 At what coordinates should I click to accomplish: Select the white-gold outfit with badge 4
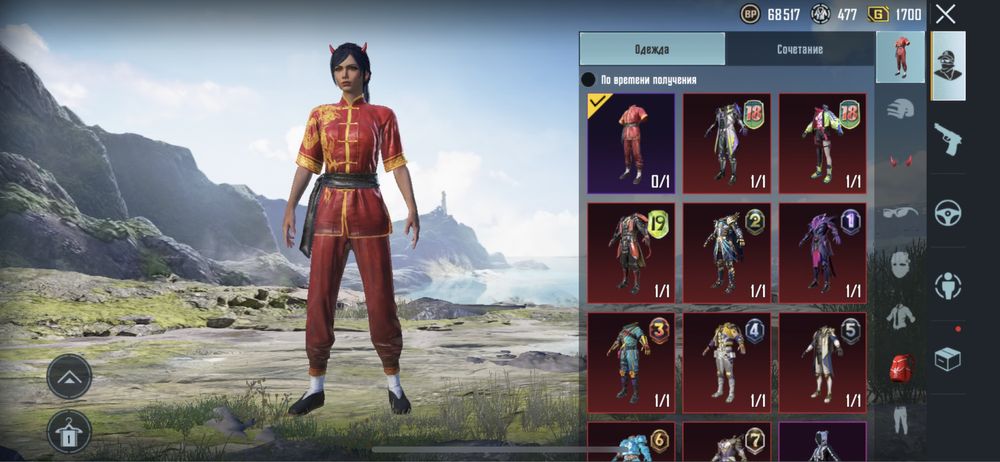coord(726,362)
